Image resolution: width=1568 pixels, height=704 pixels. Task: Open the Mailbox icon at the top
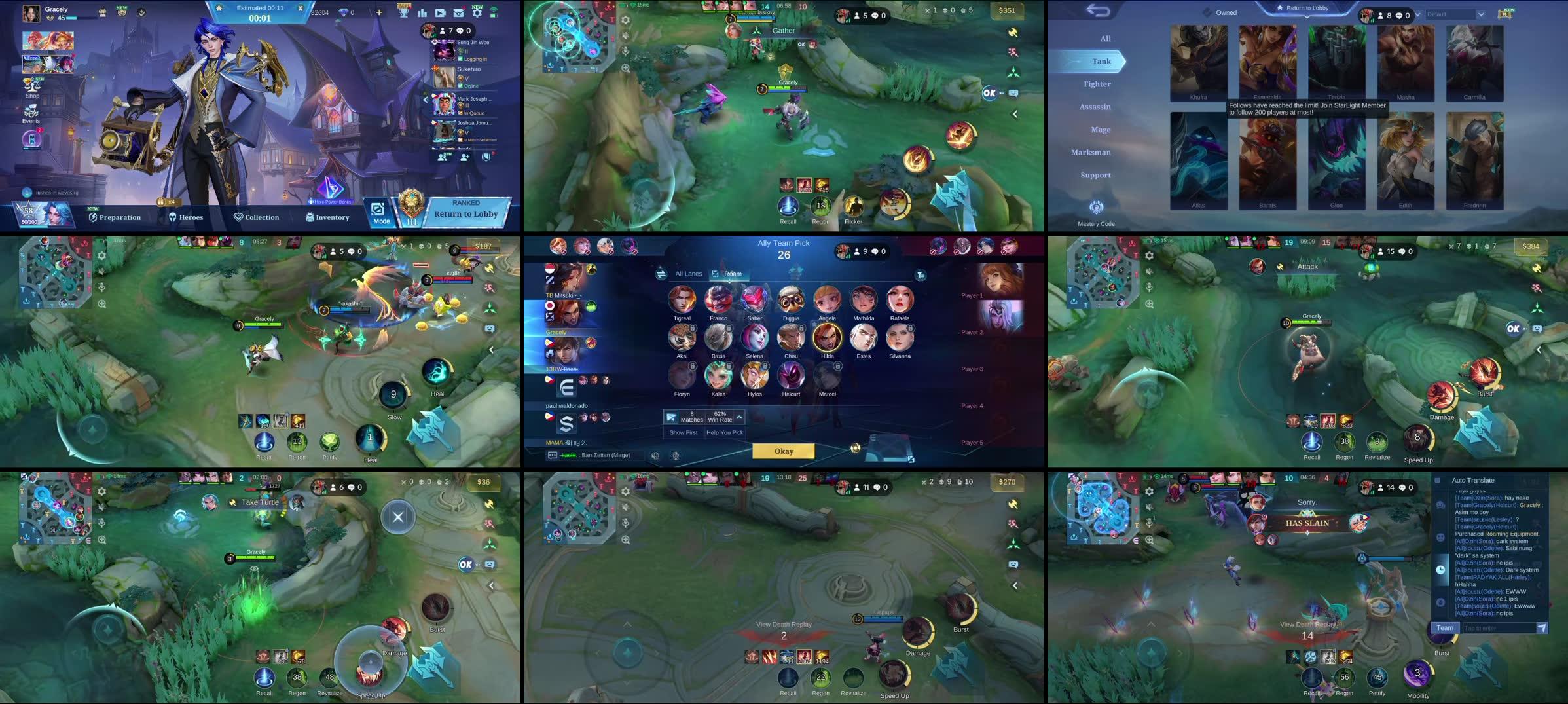point(458,14)
